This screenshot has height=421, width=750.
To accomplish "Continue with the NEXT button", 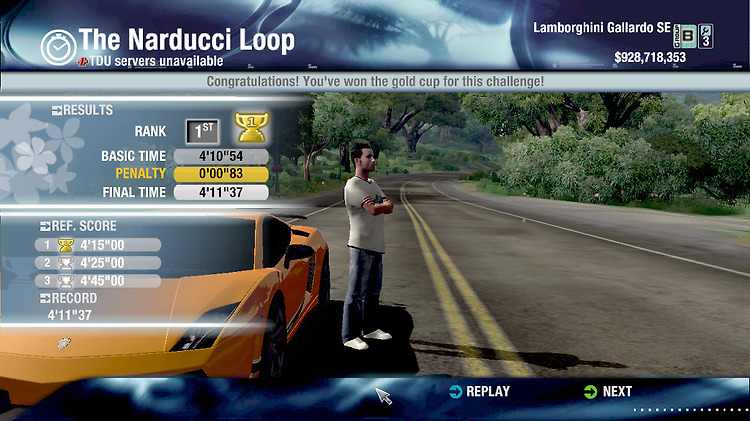I will pyautogui.click(x=607, y=392).
